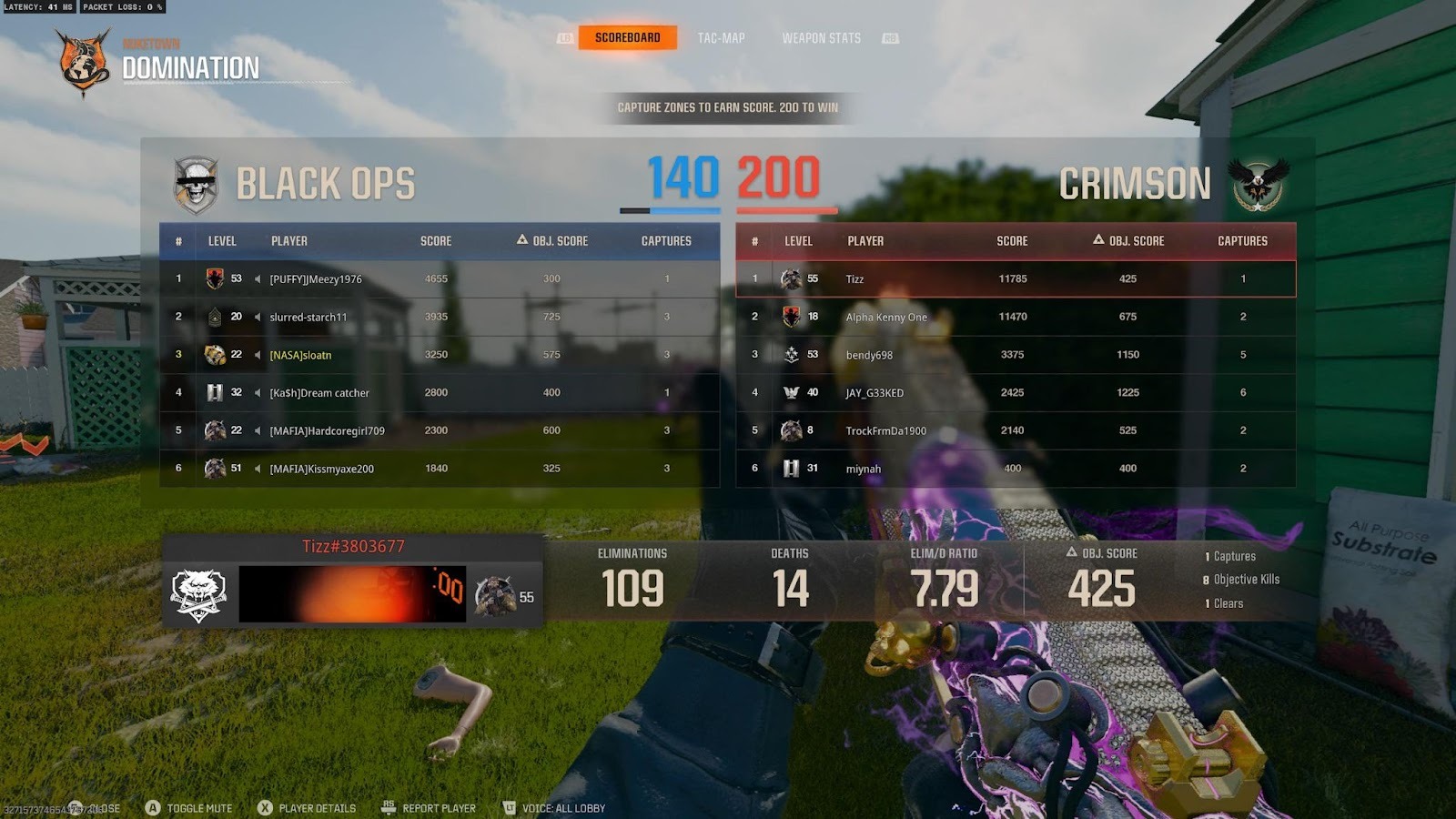This screenshot has width=1456, height=819.
Task: Mute speaker icon next to slurred-starch11
Action: (258, 317)
